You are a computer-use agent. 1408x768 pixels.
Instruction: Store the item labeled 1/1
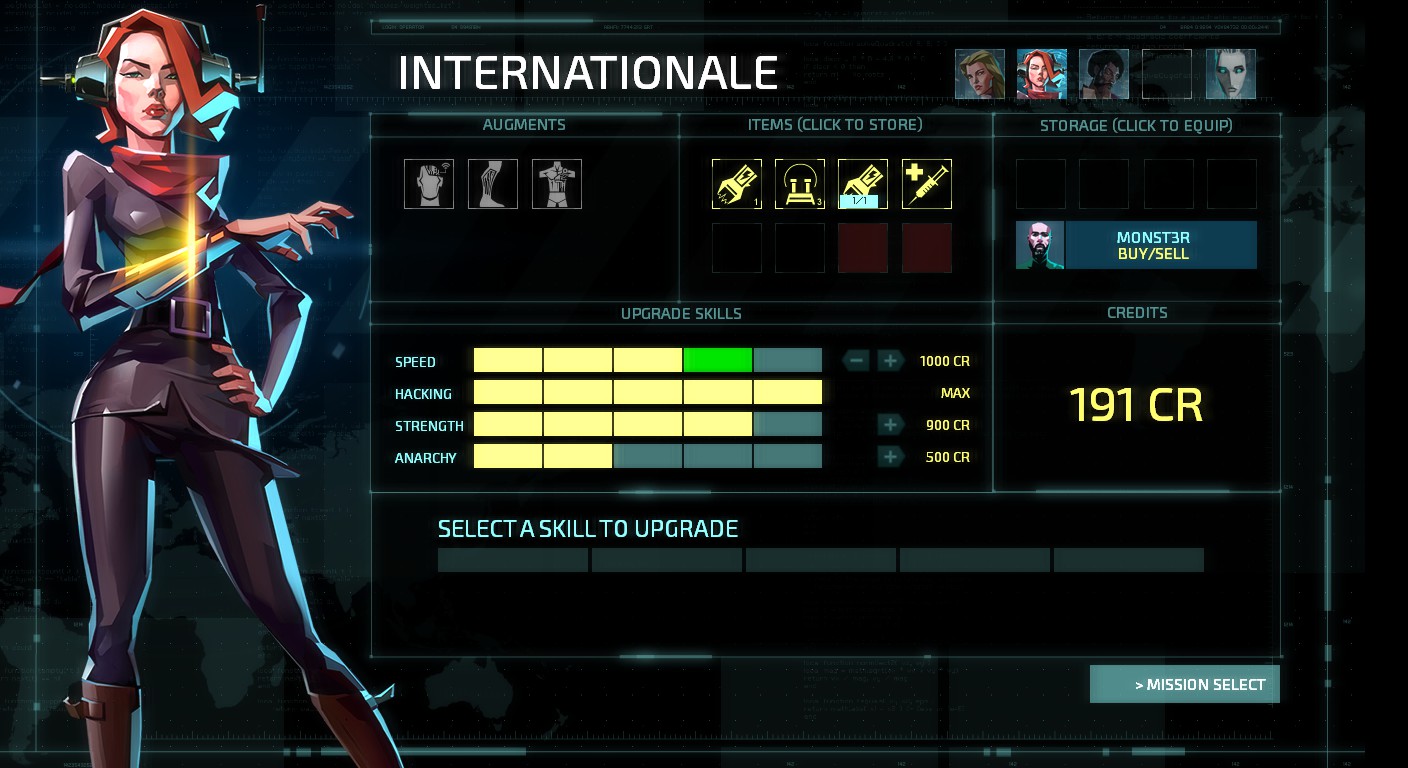click(863, 184)
